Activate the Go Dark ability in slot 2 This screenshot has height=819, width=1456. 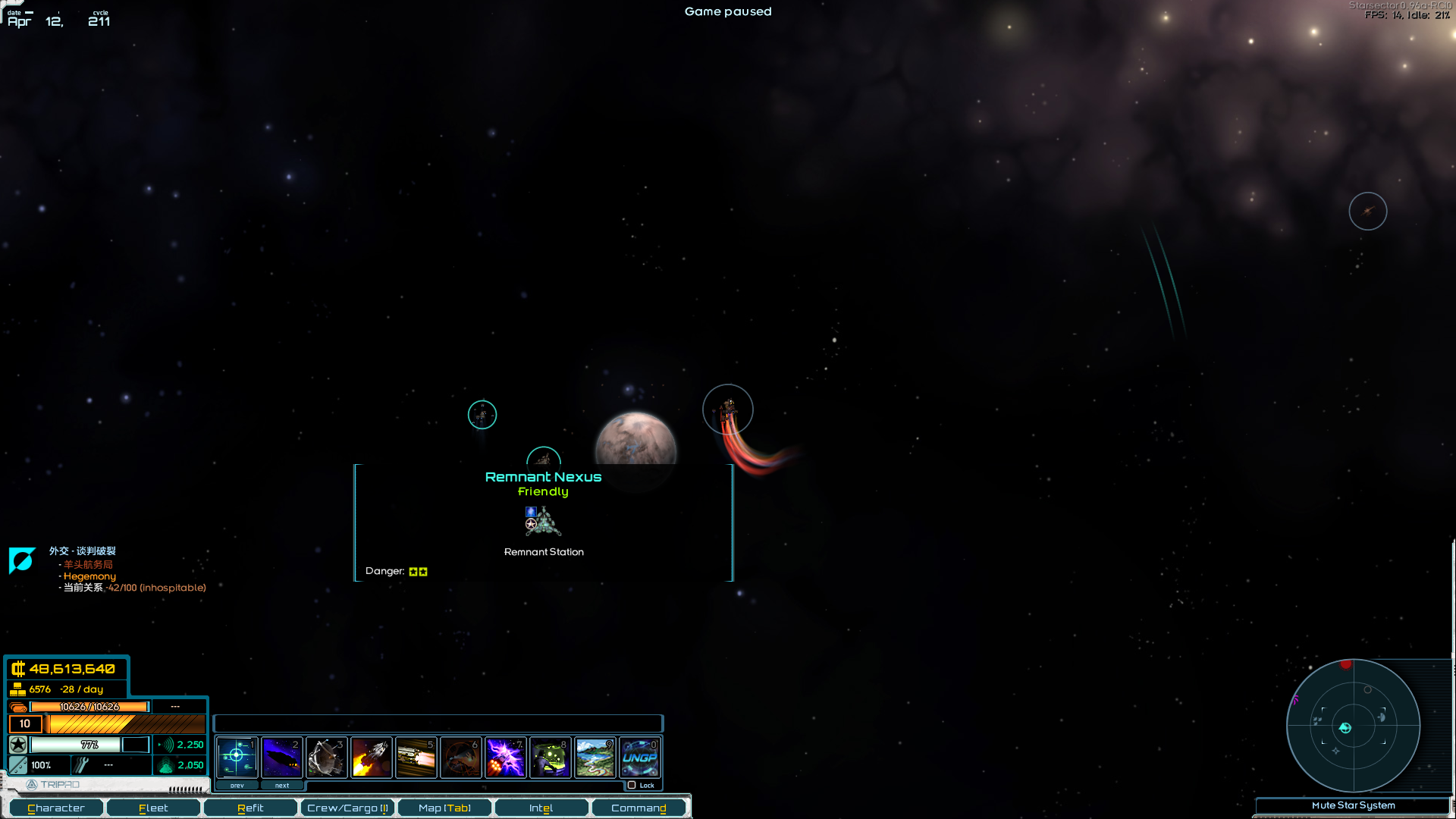coord(281,757)
